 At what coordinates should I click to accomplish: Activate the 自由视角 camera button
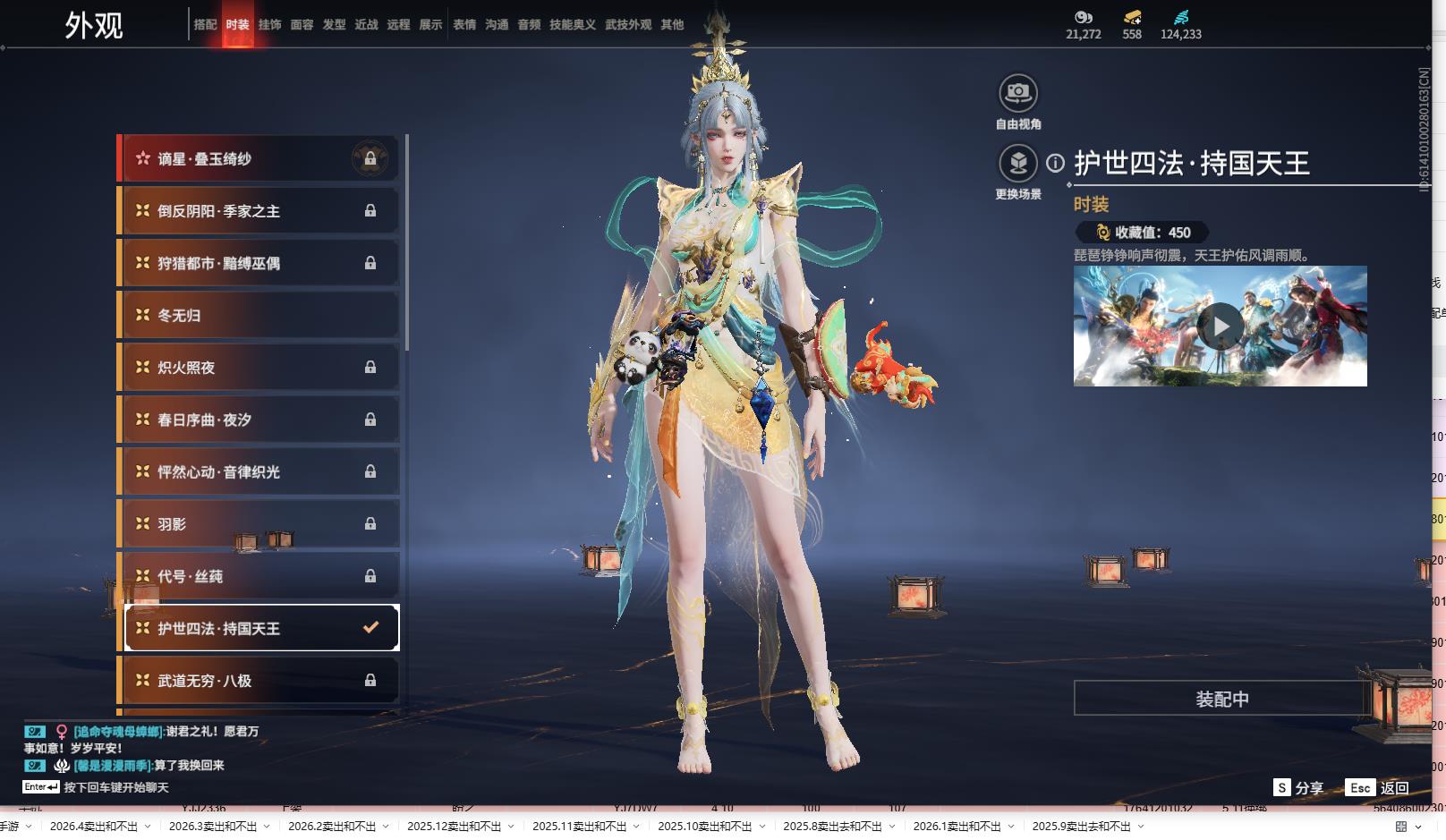pos(1018,93)
